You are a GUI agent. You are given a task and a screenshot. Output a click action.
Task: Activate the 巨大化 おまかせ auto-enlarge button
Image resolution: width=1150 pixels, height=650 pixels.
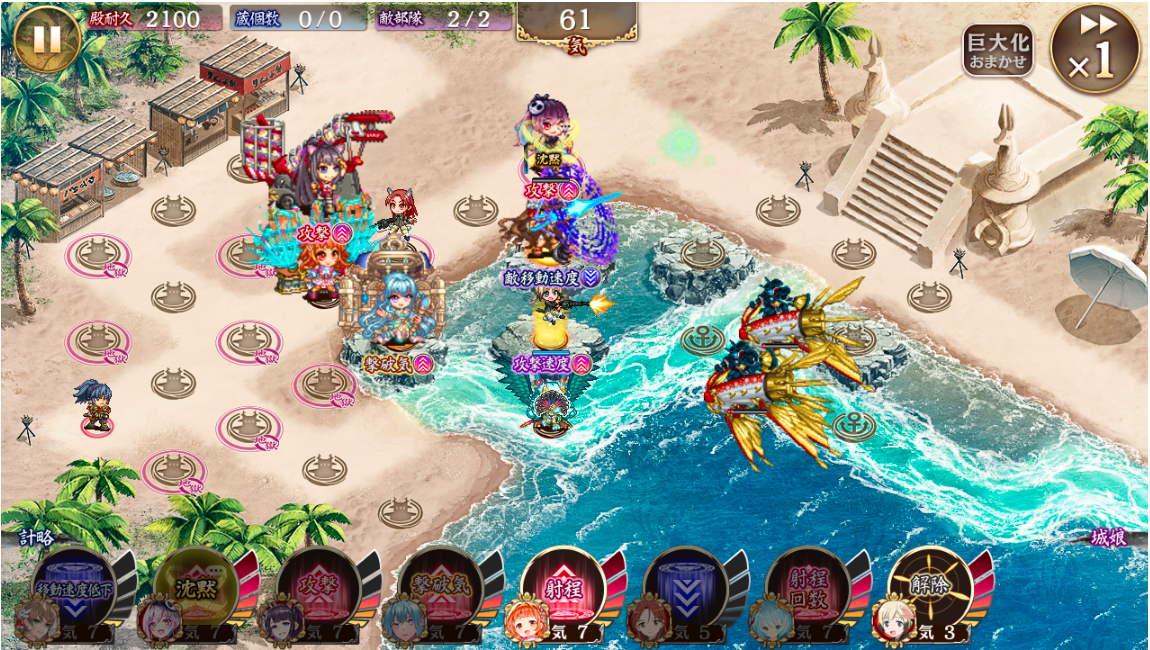click(x=997, y=51)
